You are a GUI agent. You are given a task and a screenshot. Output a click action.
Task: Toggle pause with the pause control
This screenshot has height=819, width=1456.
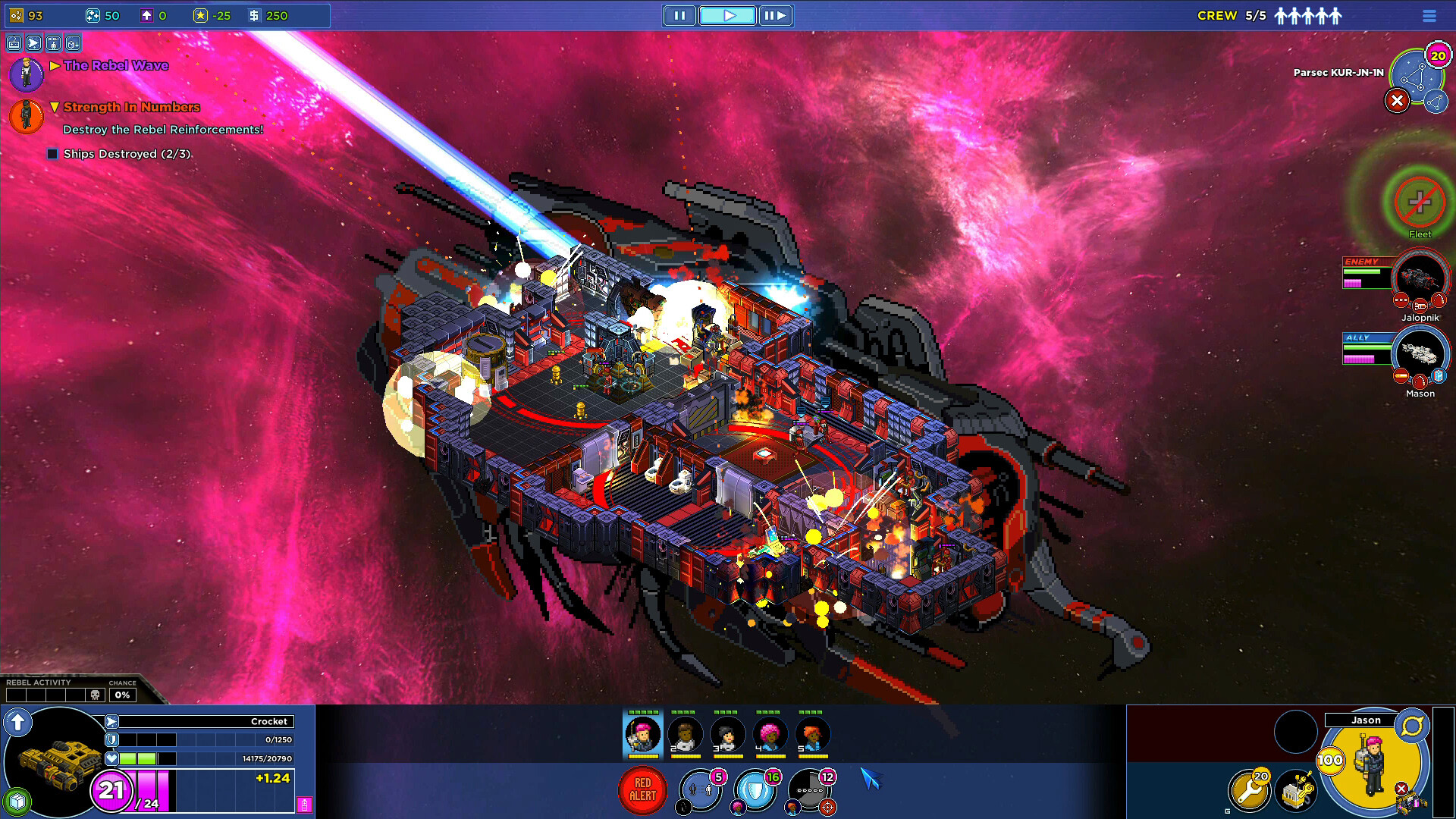coord(679,15)
